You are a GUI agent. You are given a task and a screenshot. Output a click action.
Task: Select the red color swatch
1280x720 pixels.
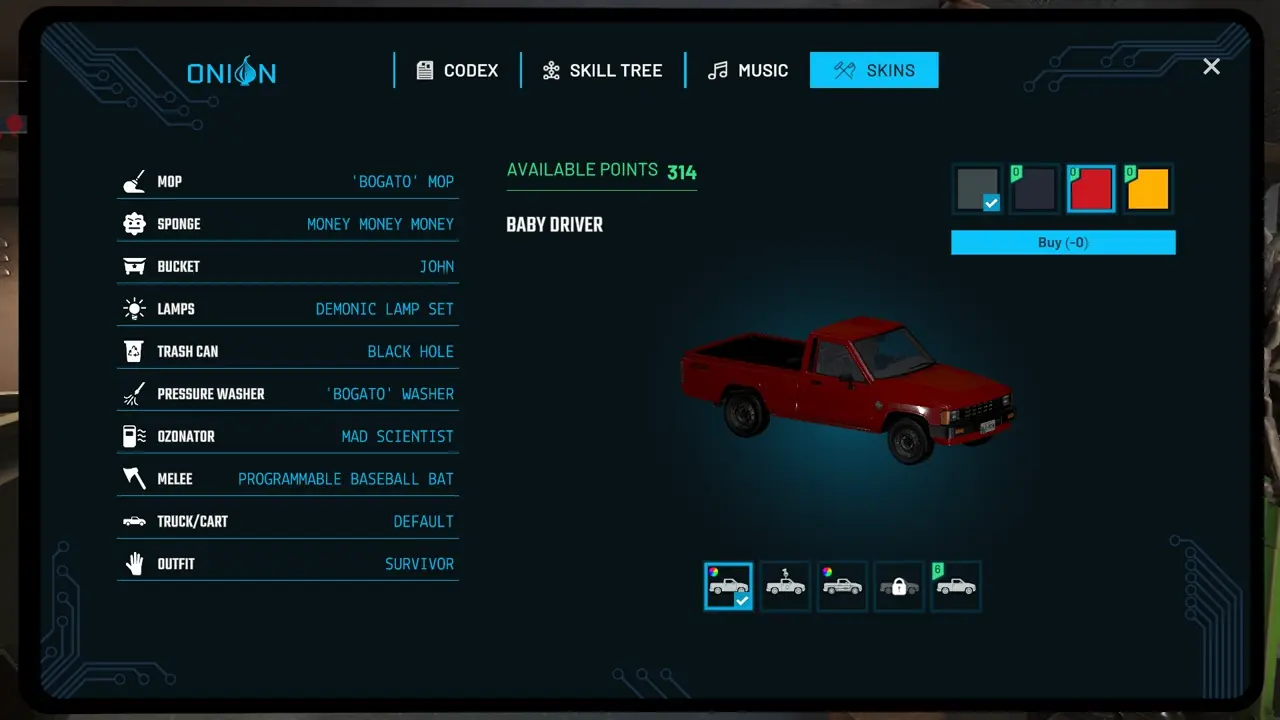point(1091,188)
